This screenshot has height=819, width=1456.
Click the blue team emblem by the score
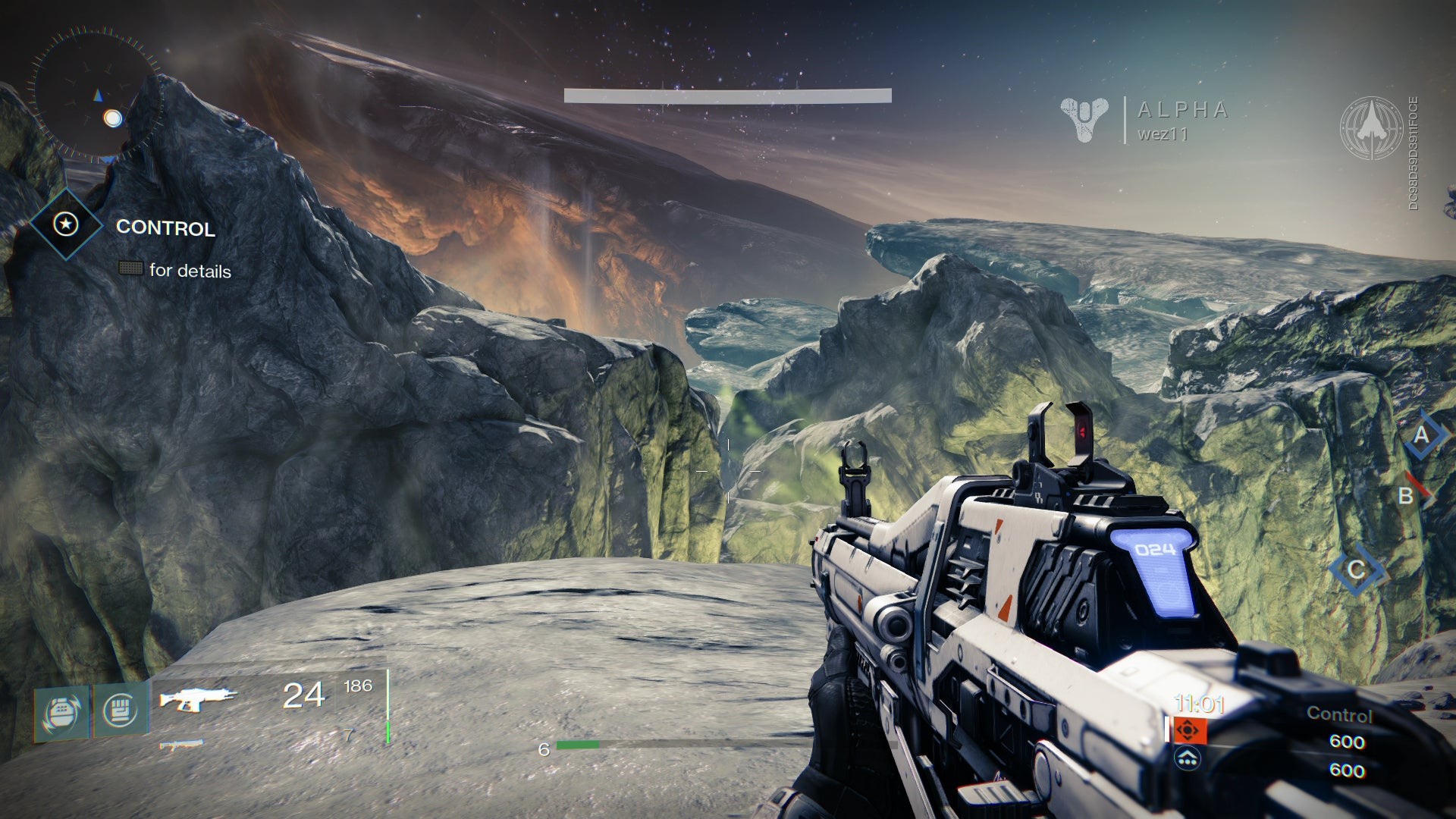(1188, 758)
